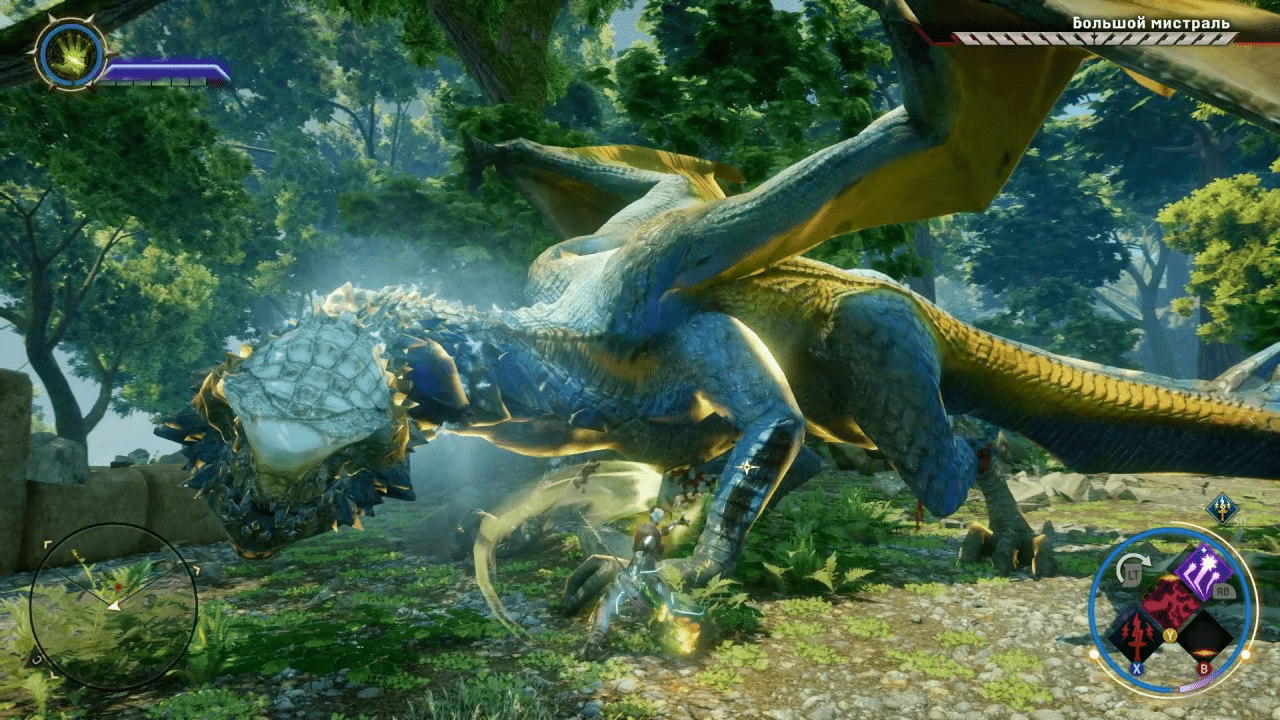
Task: Trigger the central crimson swirl ability
Action: [x=1170, y=602]
